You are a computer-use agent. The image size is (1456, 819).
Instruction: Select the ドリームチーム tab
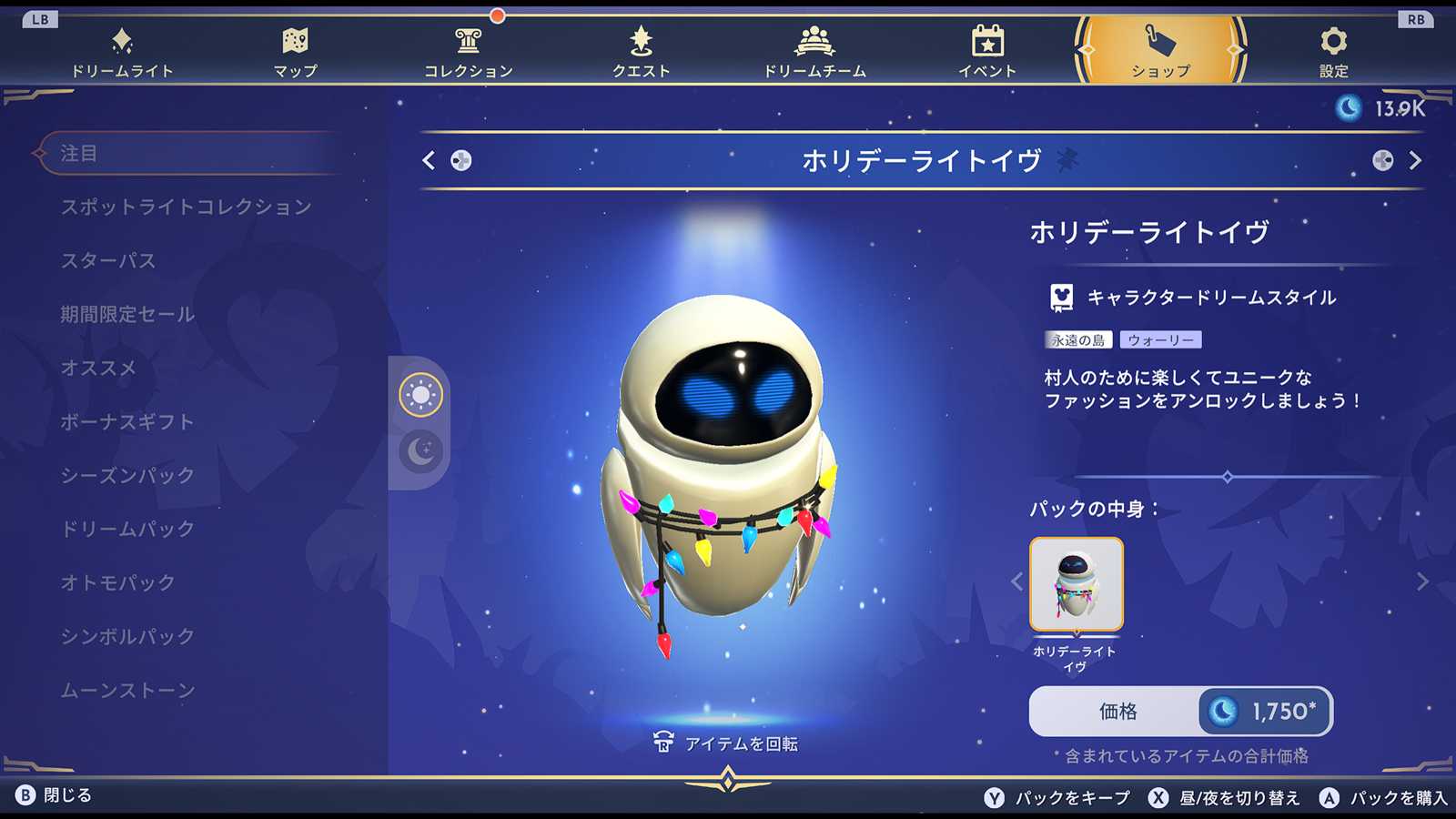coord(814,52)
